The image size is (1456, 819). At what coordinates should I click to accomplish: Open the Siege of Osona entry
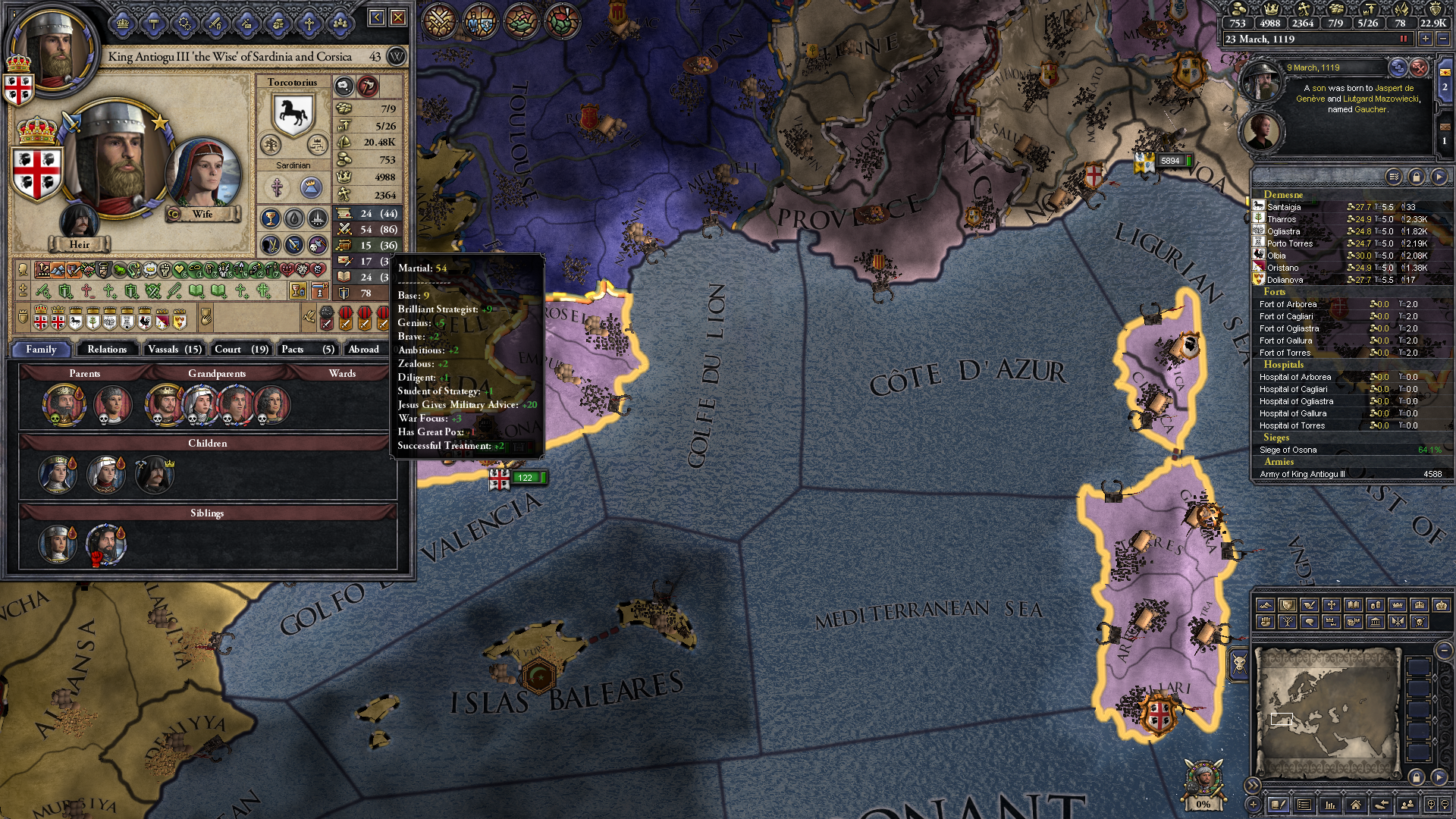[1288, 450]
